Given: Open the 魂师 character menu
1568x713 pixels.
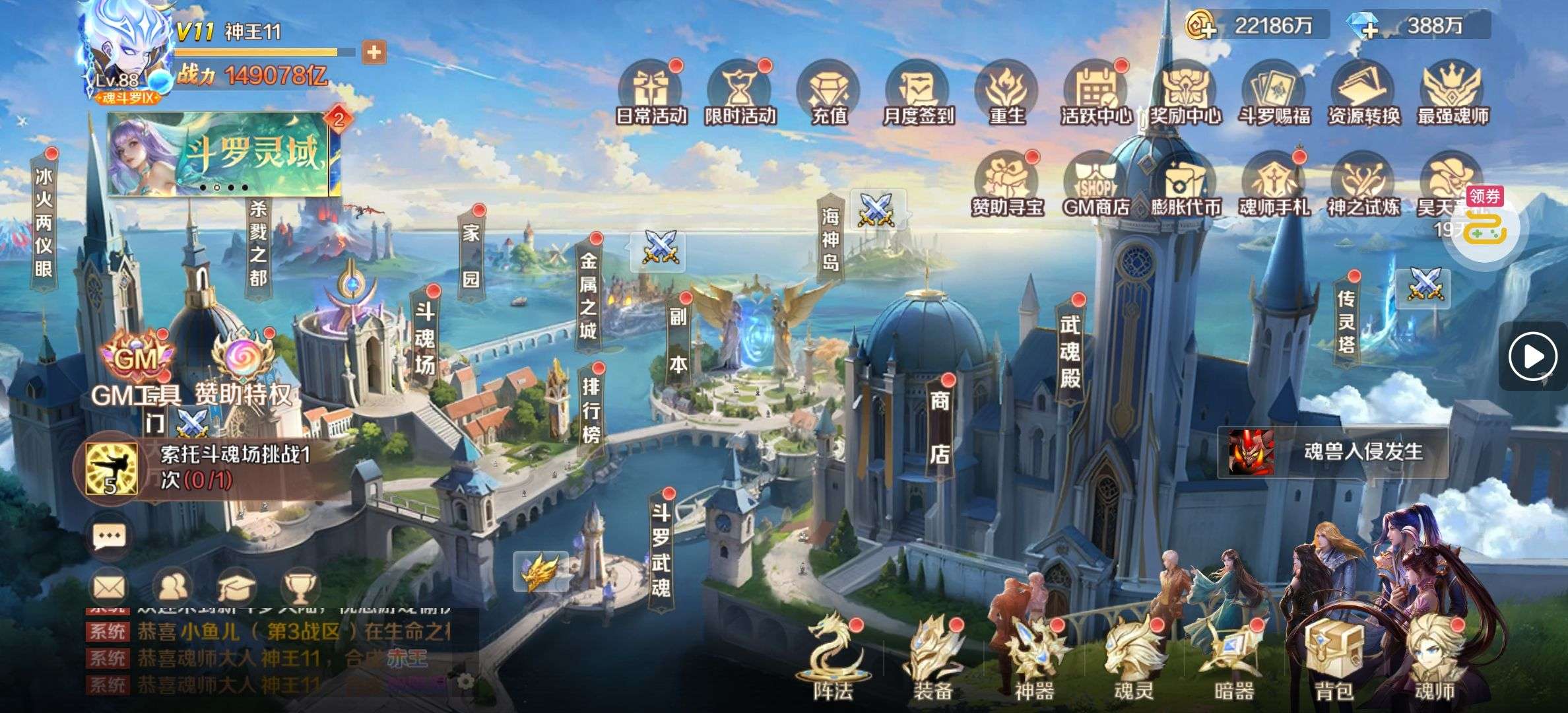Looking at the screenshot, I should pyautogui.click(x=1434, y=657).
